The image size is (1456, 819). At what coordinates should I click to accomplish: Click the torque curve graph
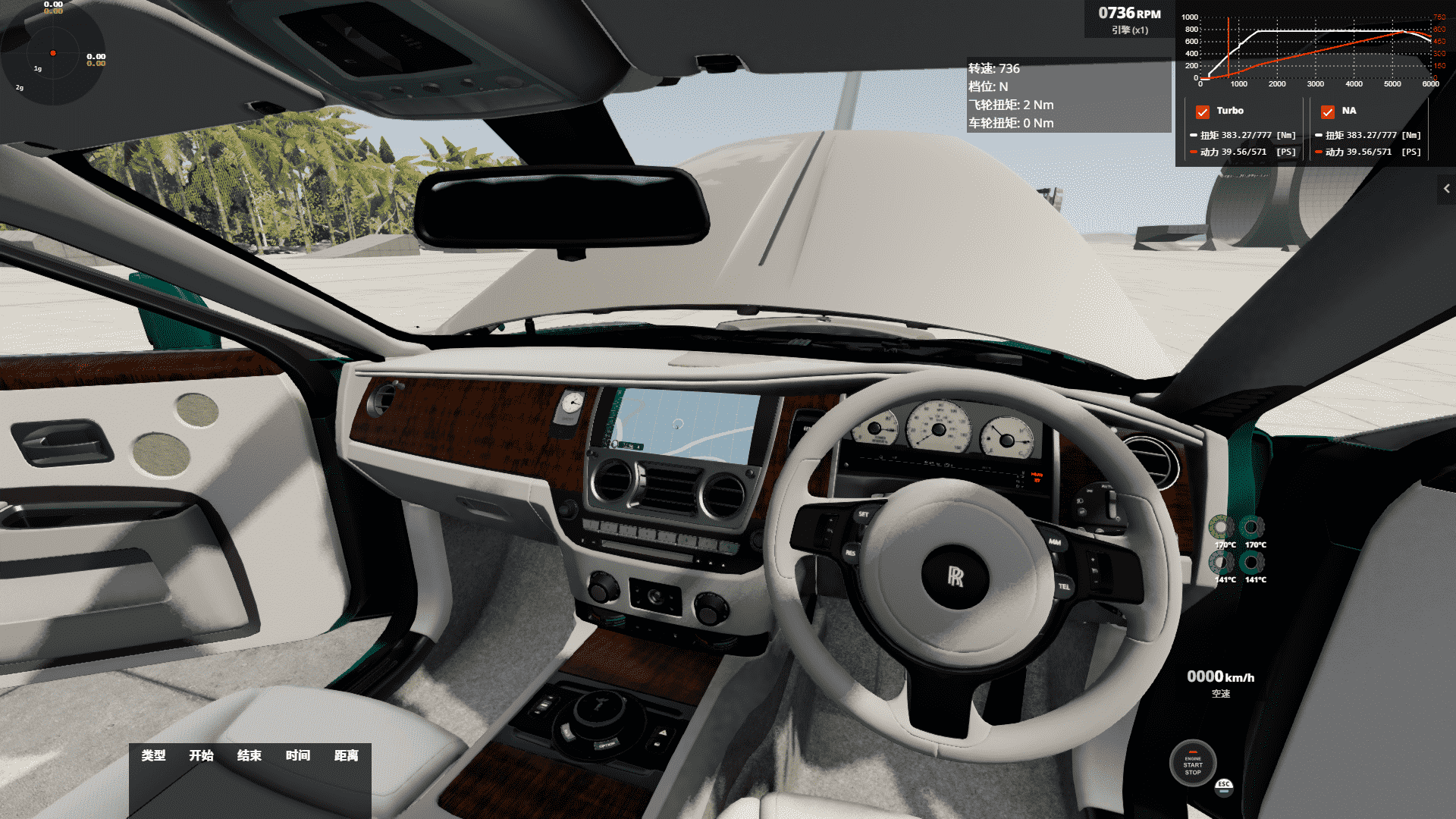tap(1316, 50)
